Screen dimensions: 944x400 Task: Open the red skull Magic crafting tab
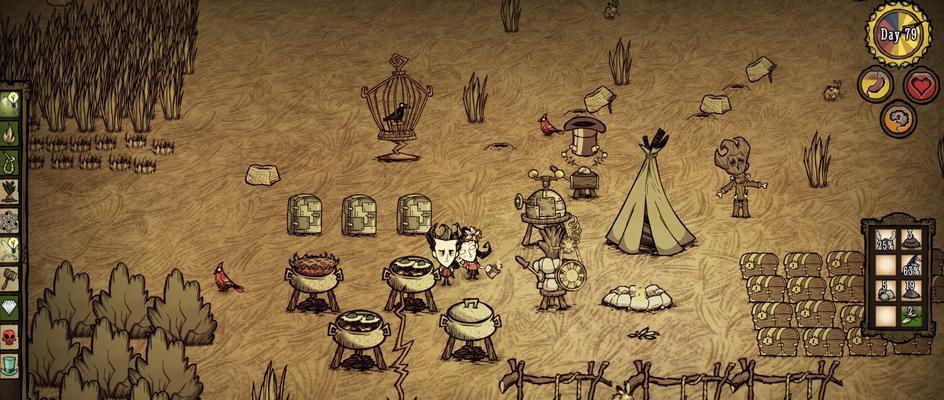(10, 337)
